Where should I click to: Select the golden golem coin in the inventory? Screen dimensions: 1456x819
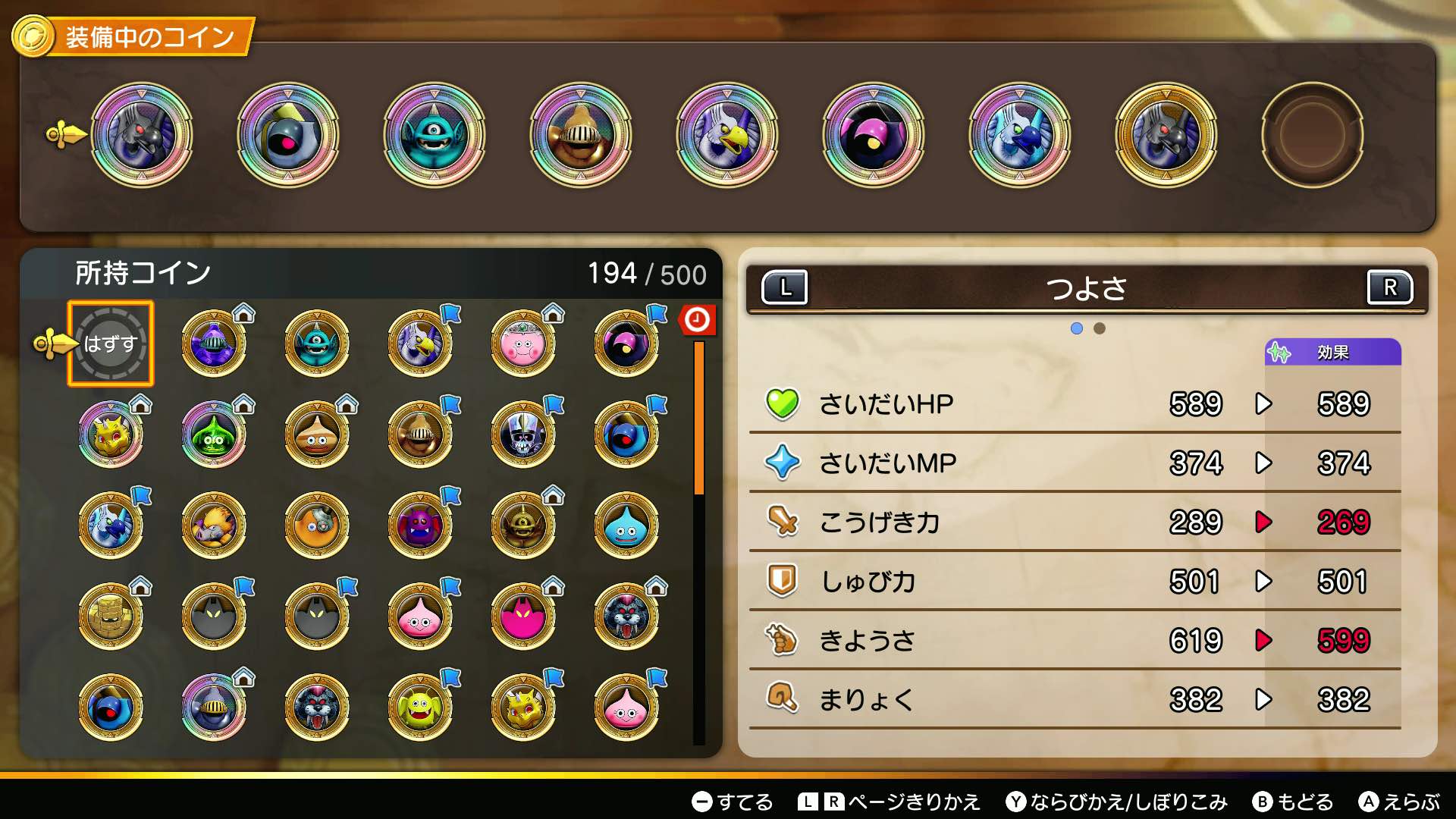click(x=111, y=616)
